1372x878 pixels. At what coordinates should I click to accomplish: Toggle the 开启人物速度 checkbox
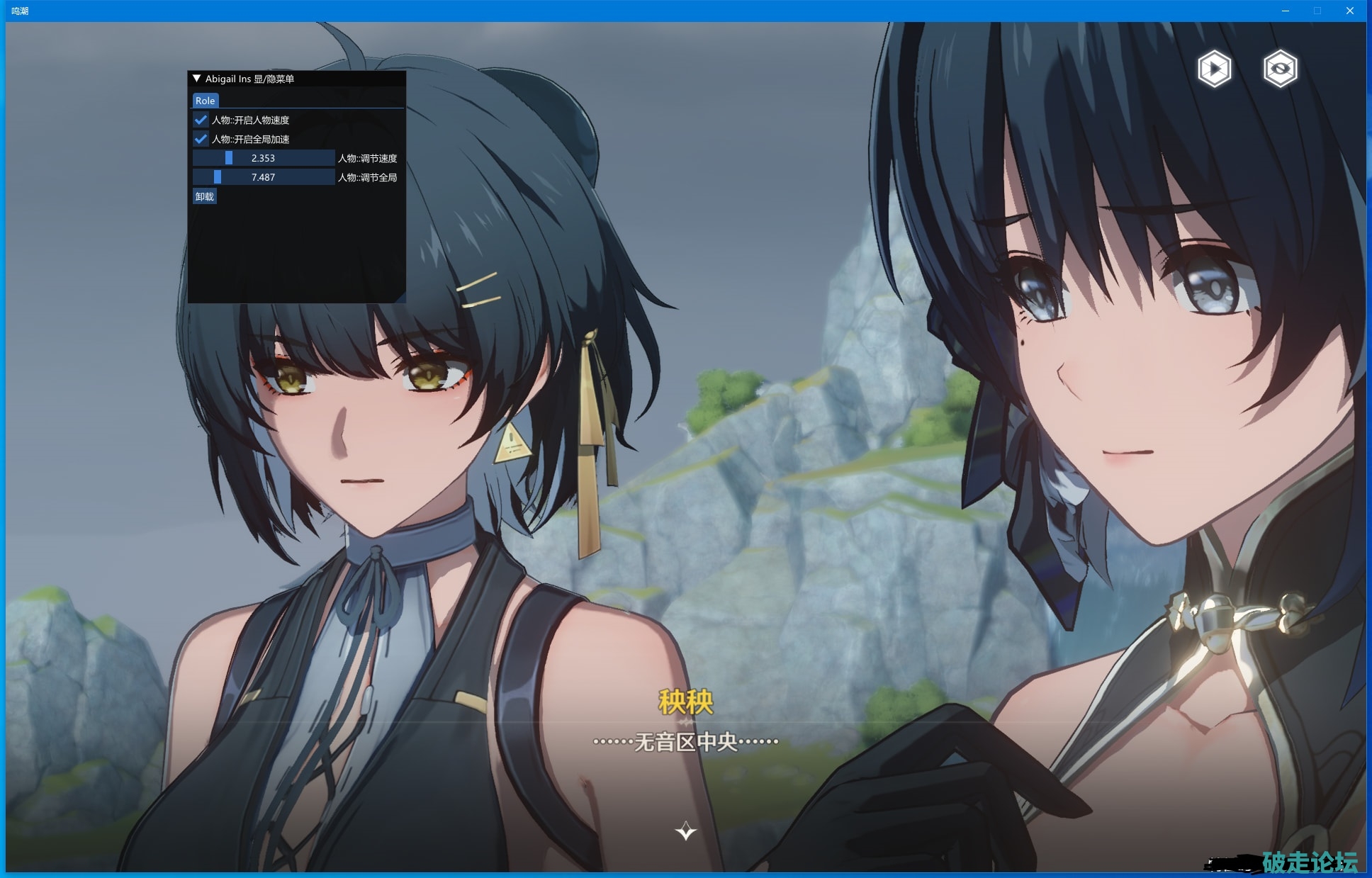(x=201, y=120)
